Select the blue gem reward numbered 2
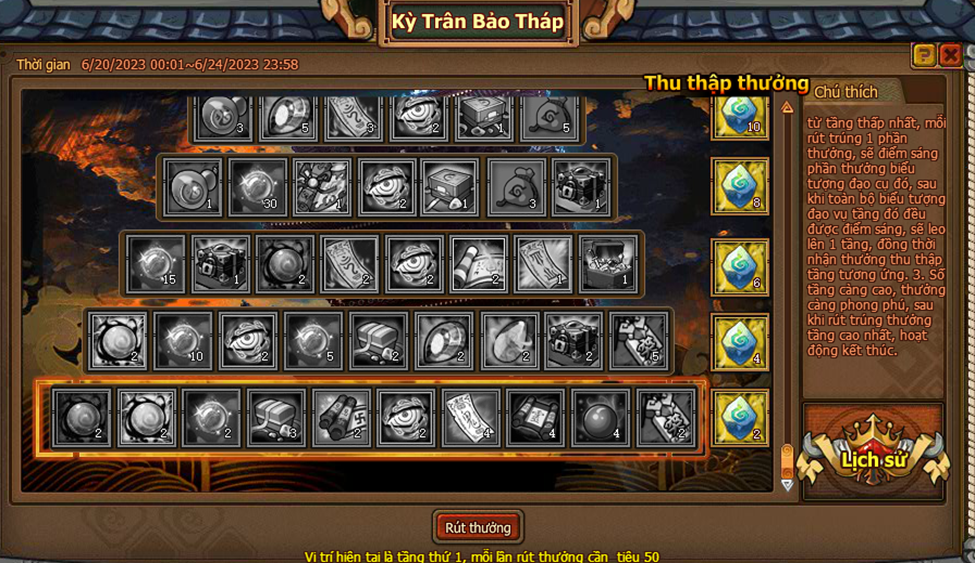The width and height of the screenshot is (975, 563). 740,418
